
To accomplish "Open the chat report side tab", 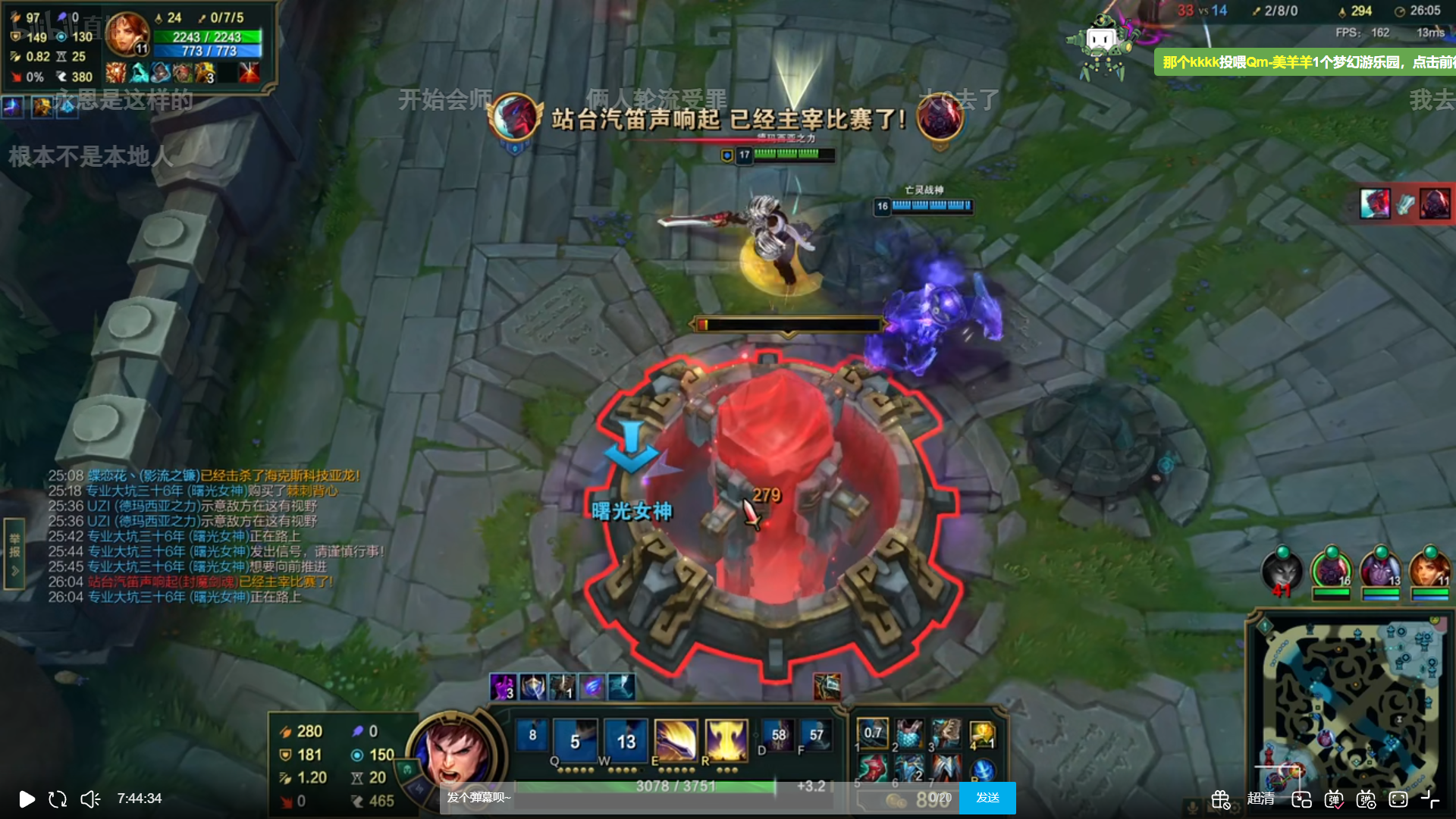I will point(14,554).
